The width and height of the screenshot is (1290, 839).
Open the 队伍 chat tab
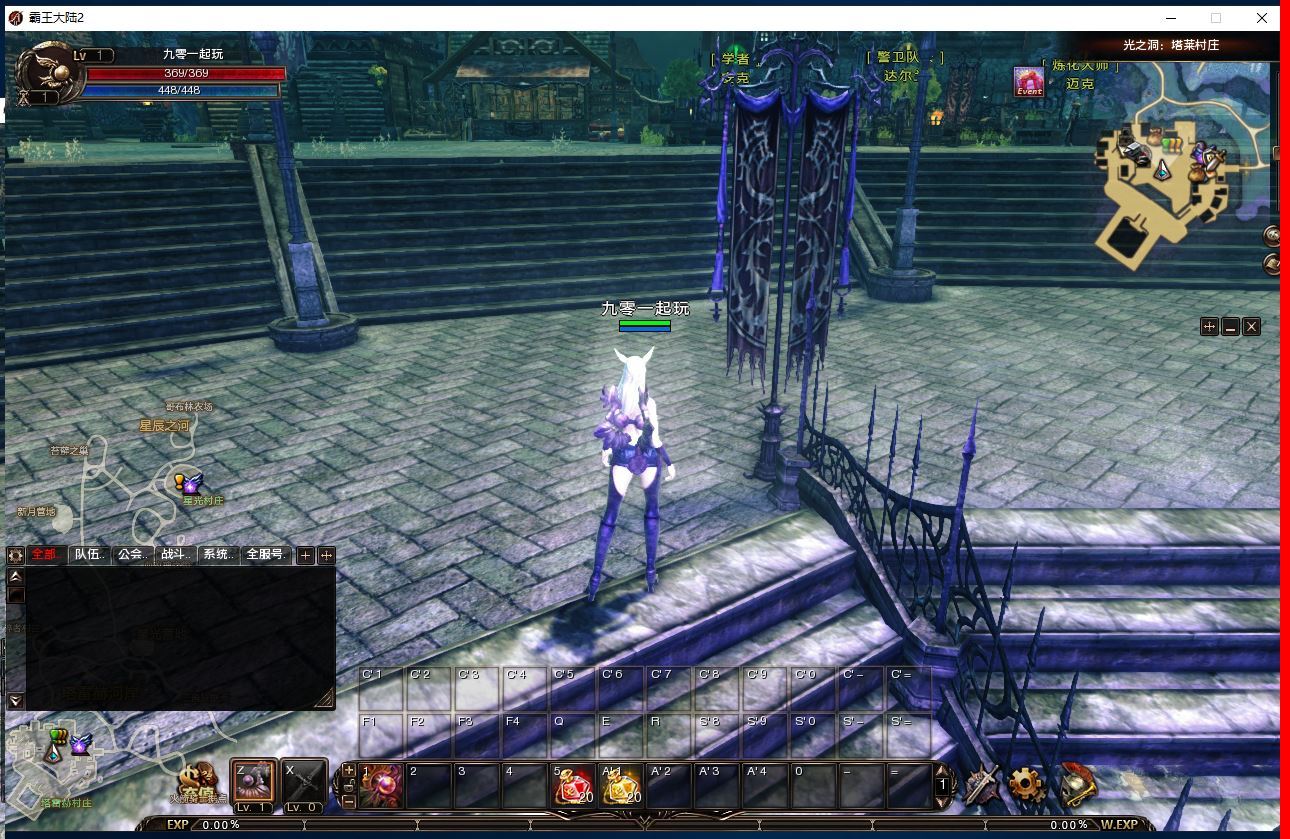(90, 554)
